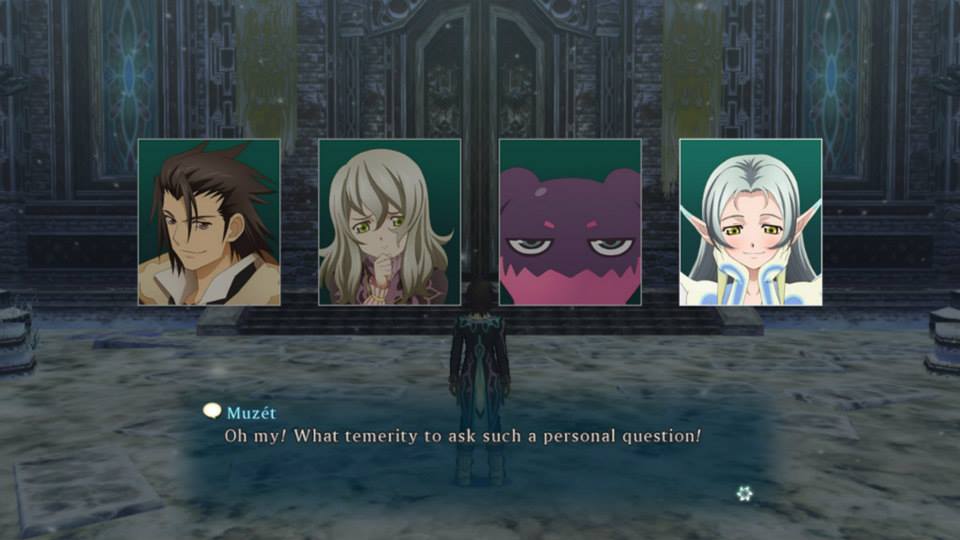This screenshot has height=540, width=960.
Task: Select the blonde girl's thinking portrait
Action: point(389,222)
